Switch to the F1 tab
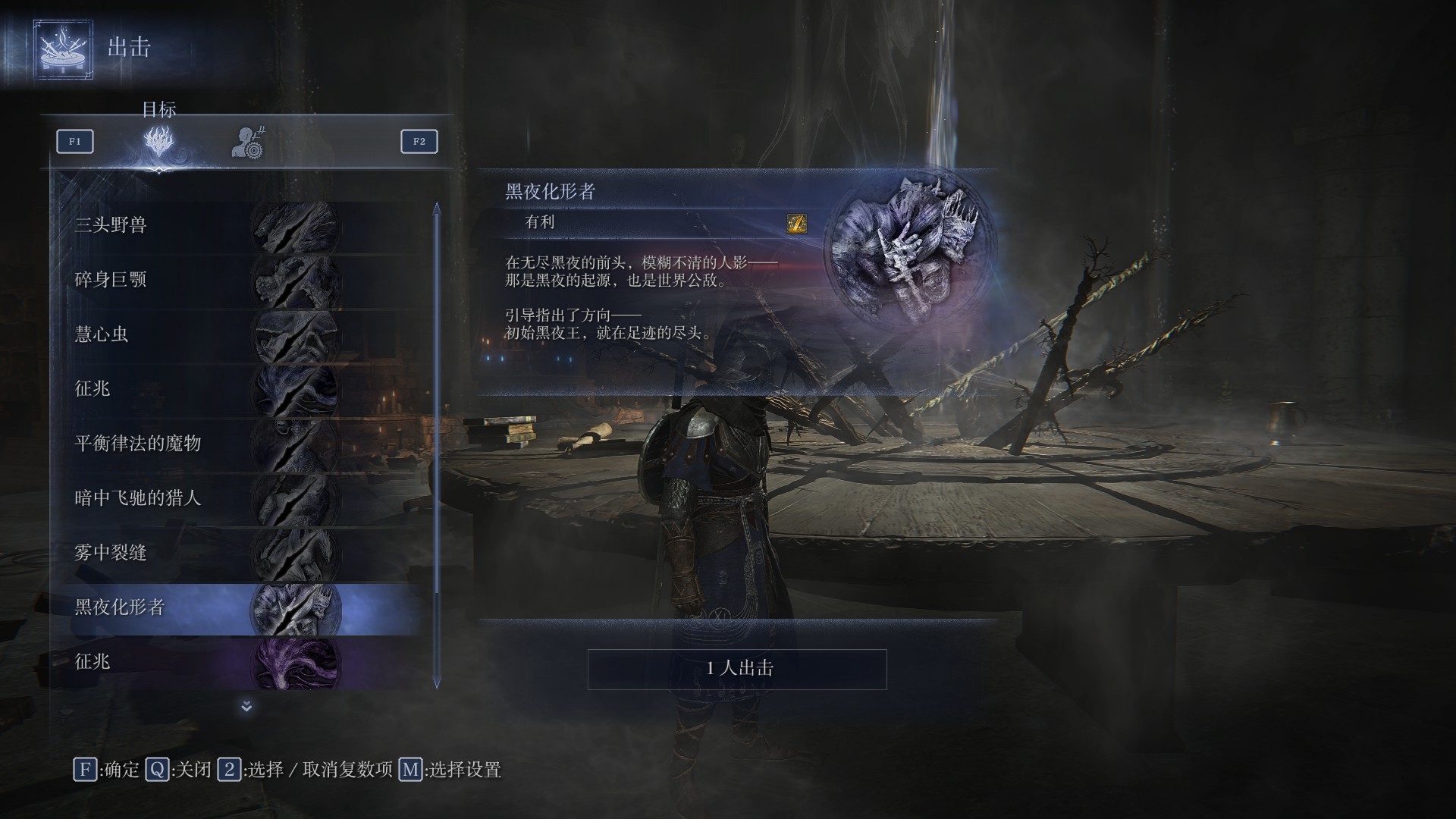1456x819 pixels. tap(74, 141)
